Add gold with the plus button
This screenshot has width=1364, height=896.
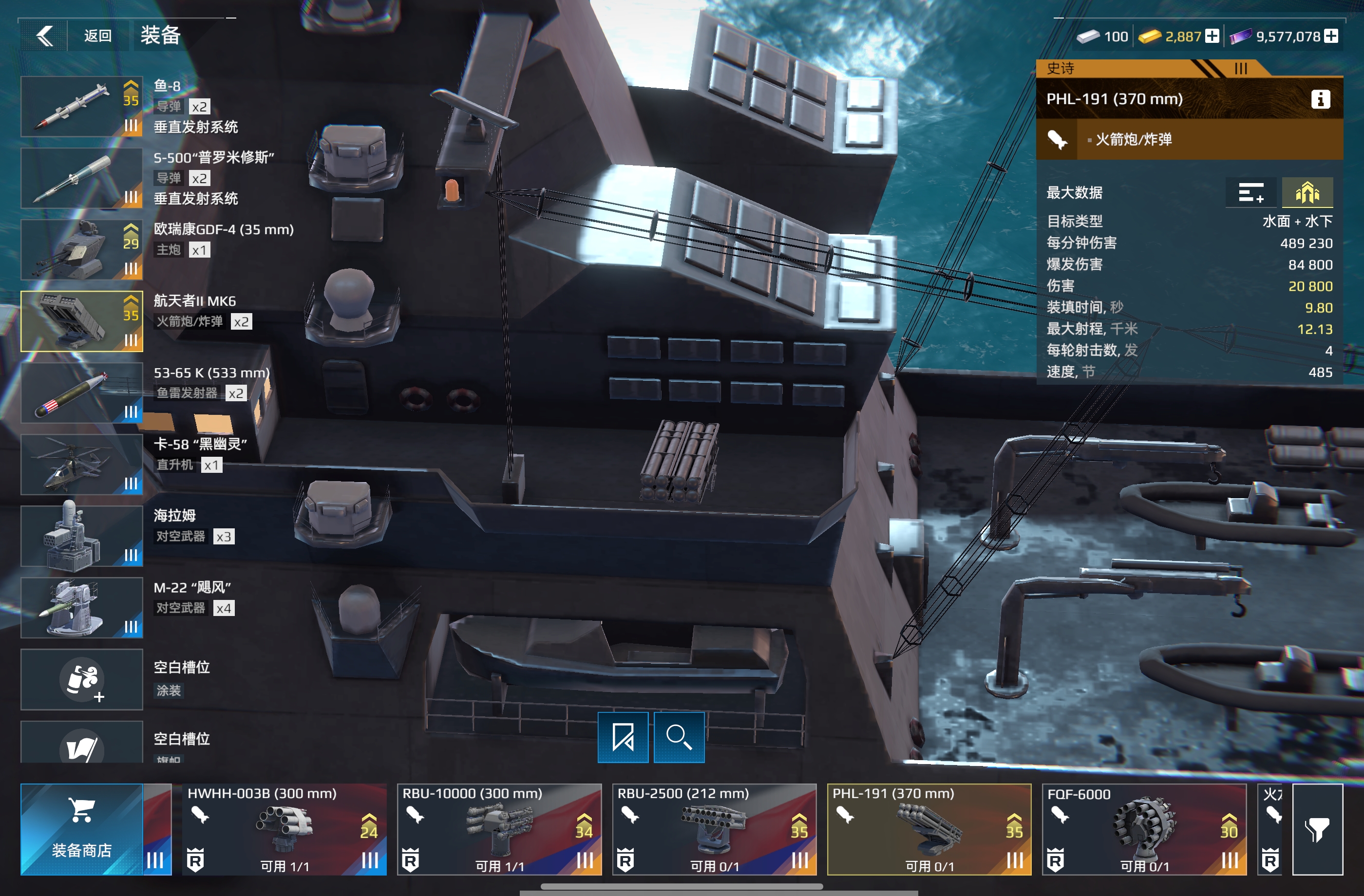point(1212,36)
